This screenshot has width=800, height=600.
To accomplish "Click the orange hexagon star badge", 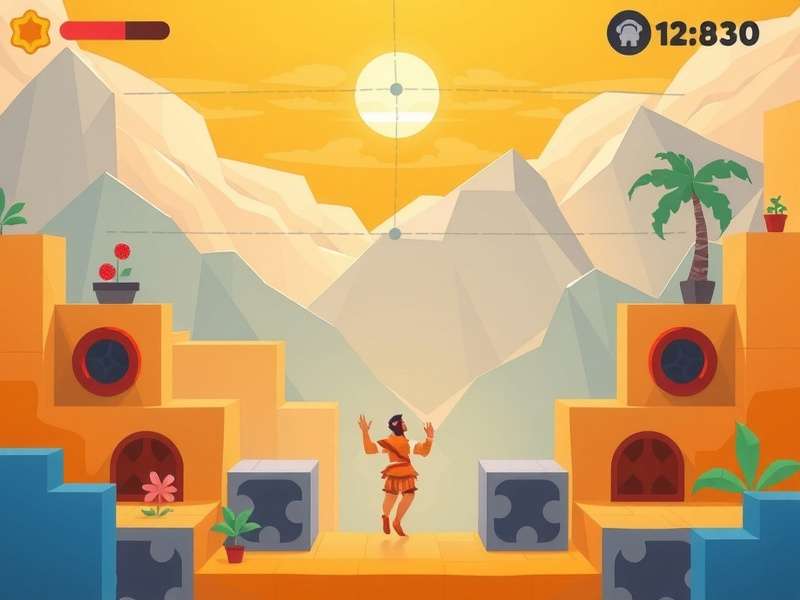I will click(30, 31).
